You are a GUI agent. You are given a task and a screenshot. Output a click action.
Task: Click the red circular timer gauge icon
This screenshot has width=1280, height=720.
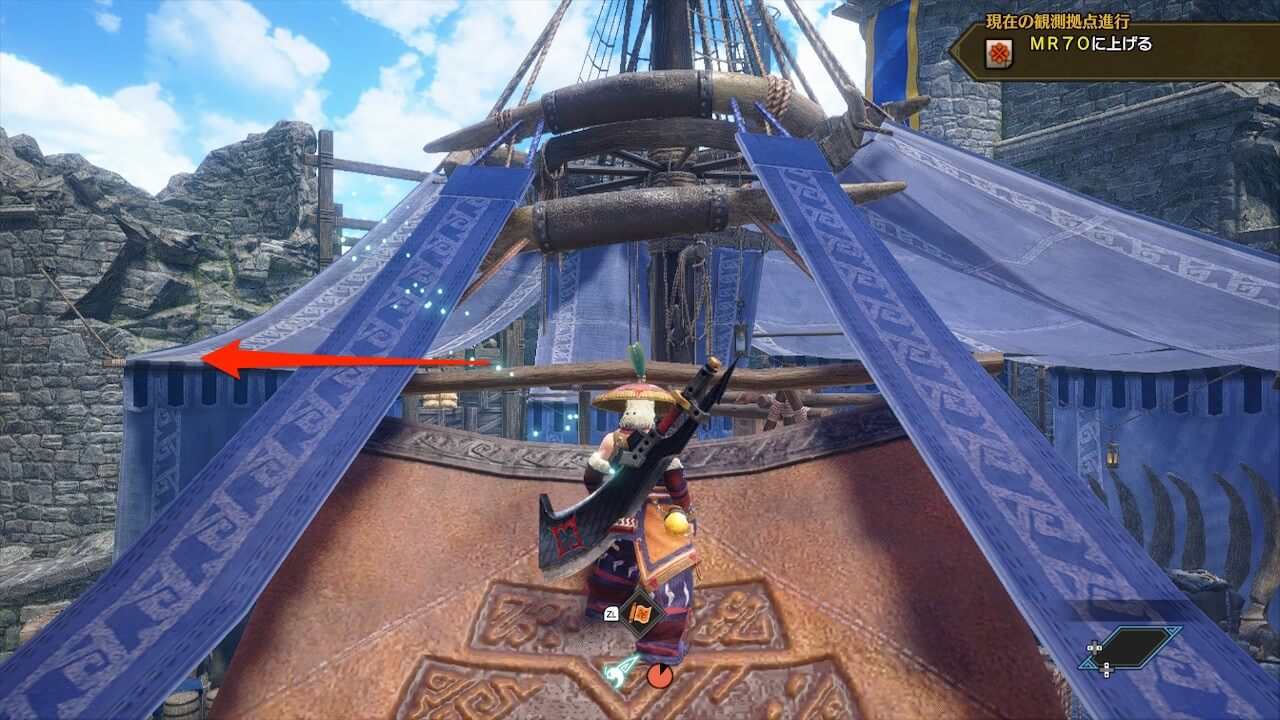coord(659,676)
